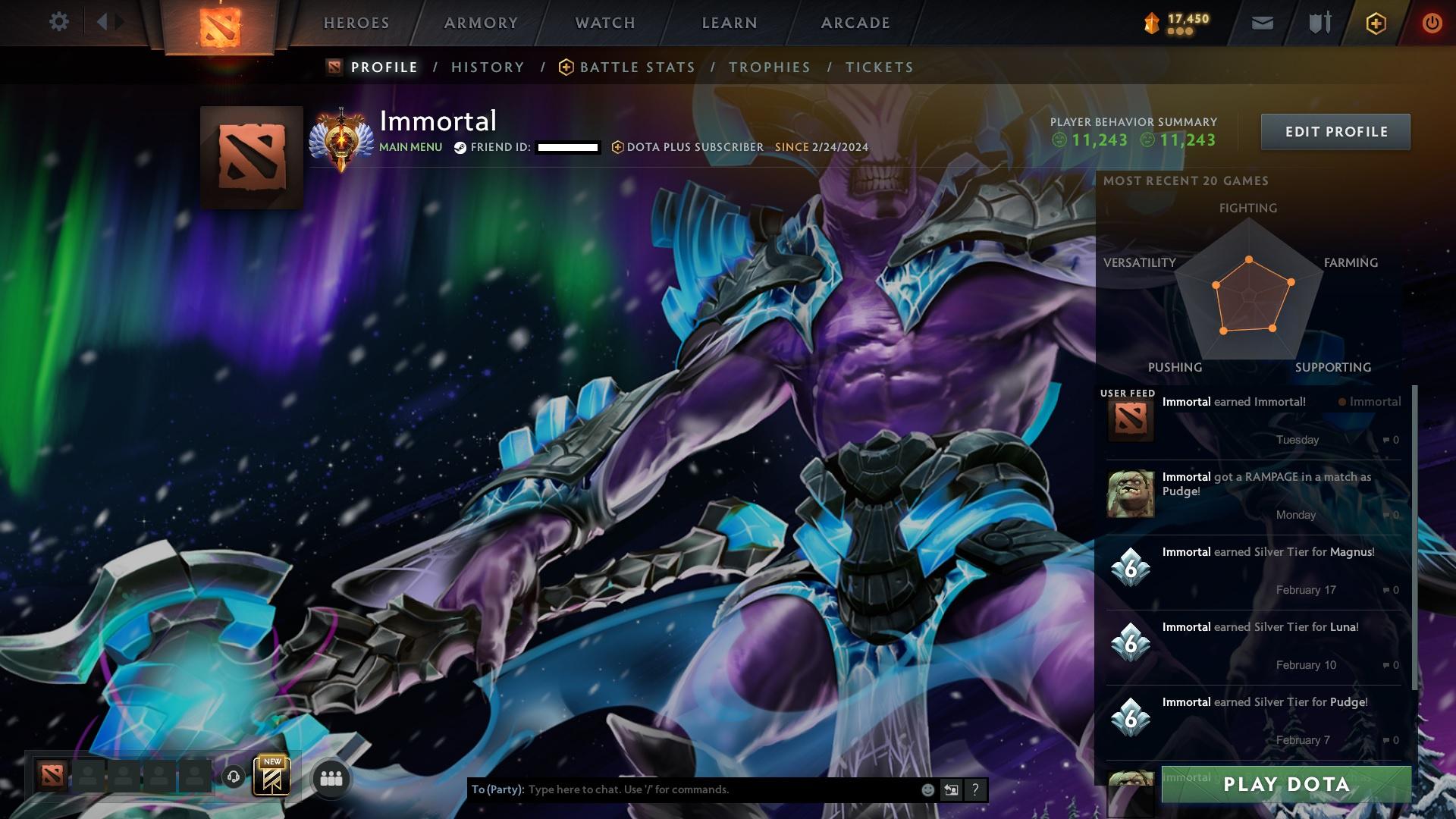Open the ARCADE menu item
Viewport: 1456px width, 819px height.
[x=855, y=23]
